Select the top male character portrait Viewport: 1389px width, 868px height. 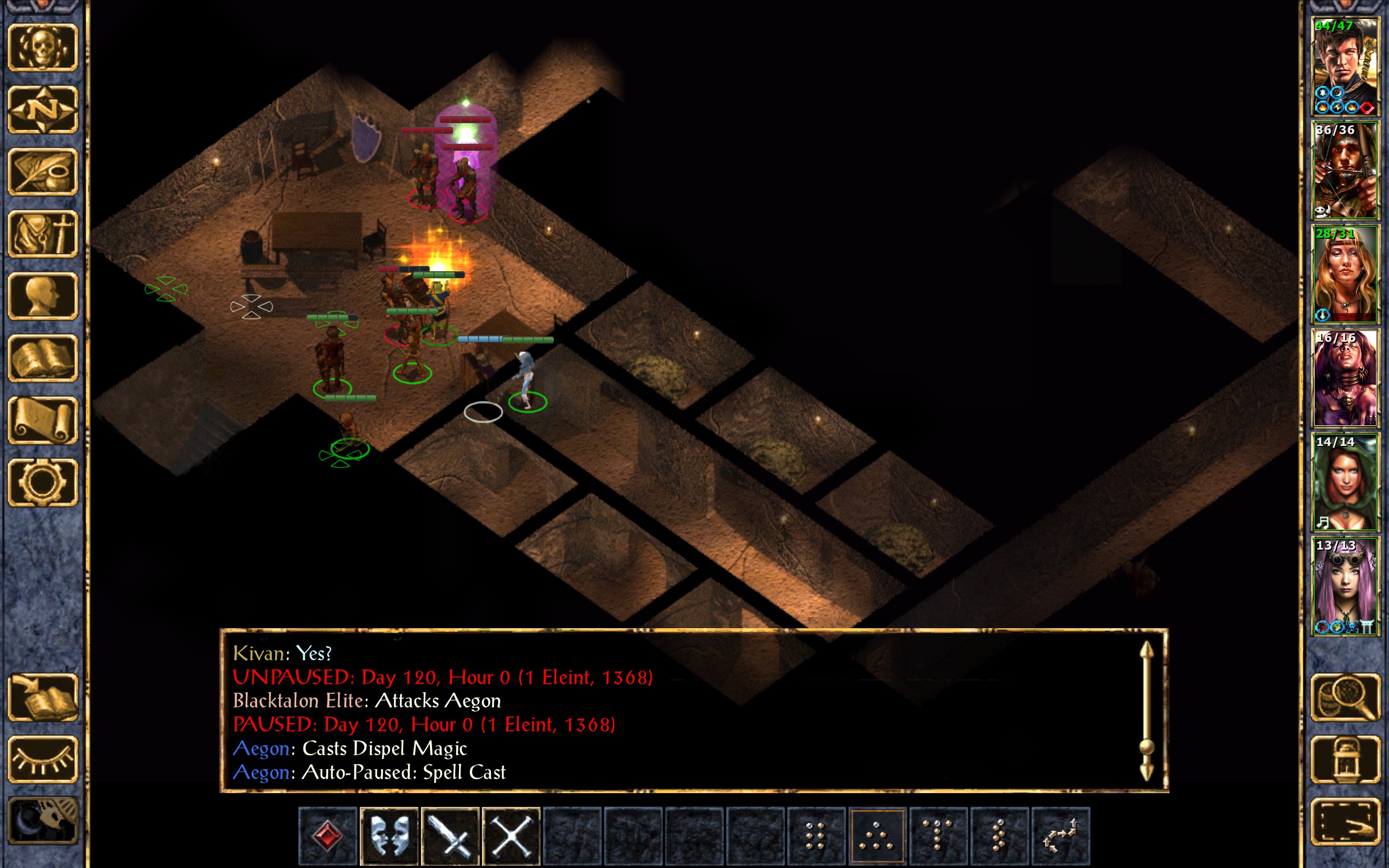pyautogui.click(x=1345, y=67)
